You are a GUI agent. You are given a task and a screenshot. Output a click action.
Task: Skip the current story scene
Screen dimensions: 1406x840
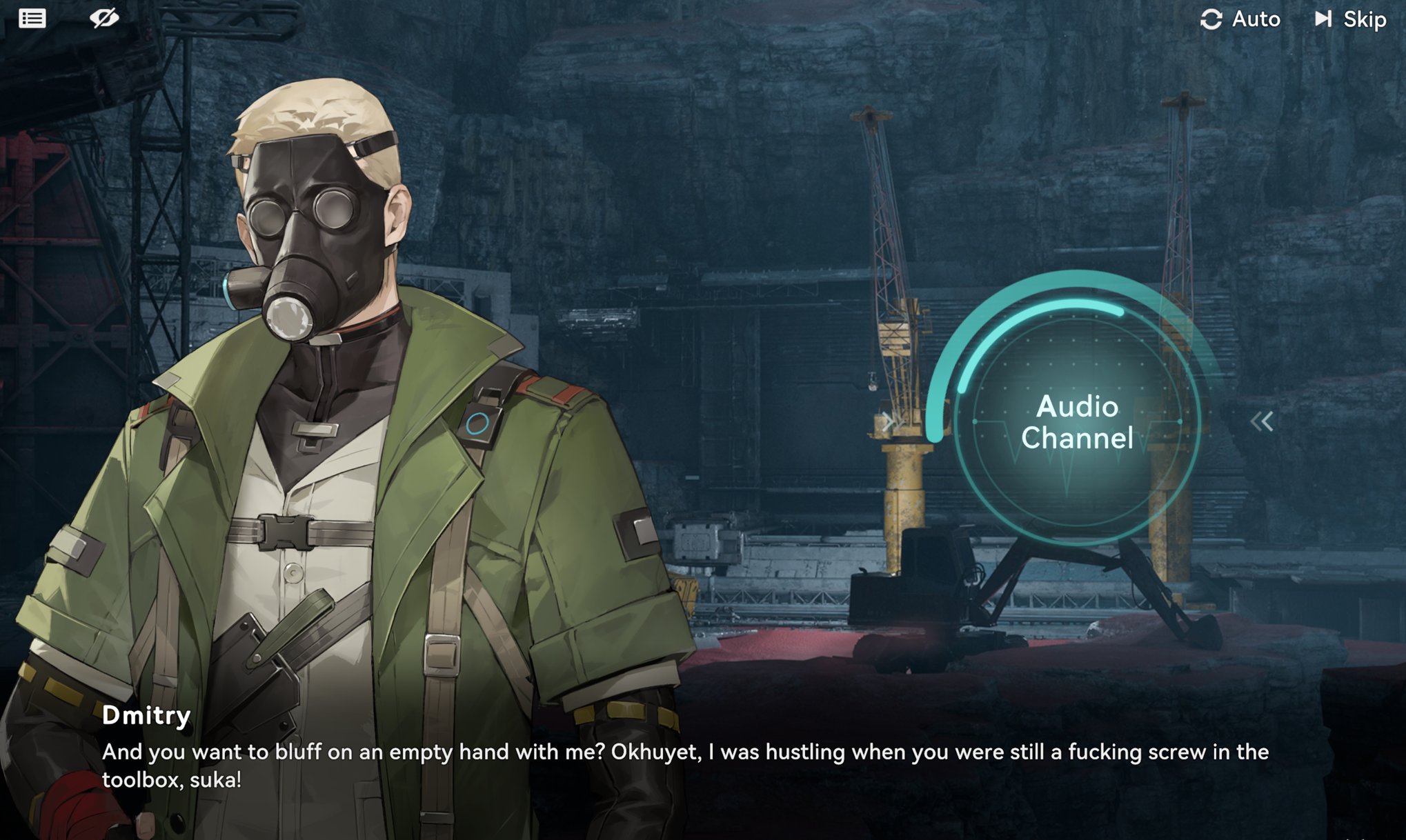click(x=1351, y=19)
